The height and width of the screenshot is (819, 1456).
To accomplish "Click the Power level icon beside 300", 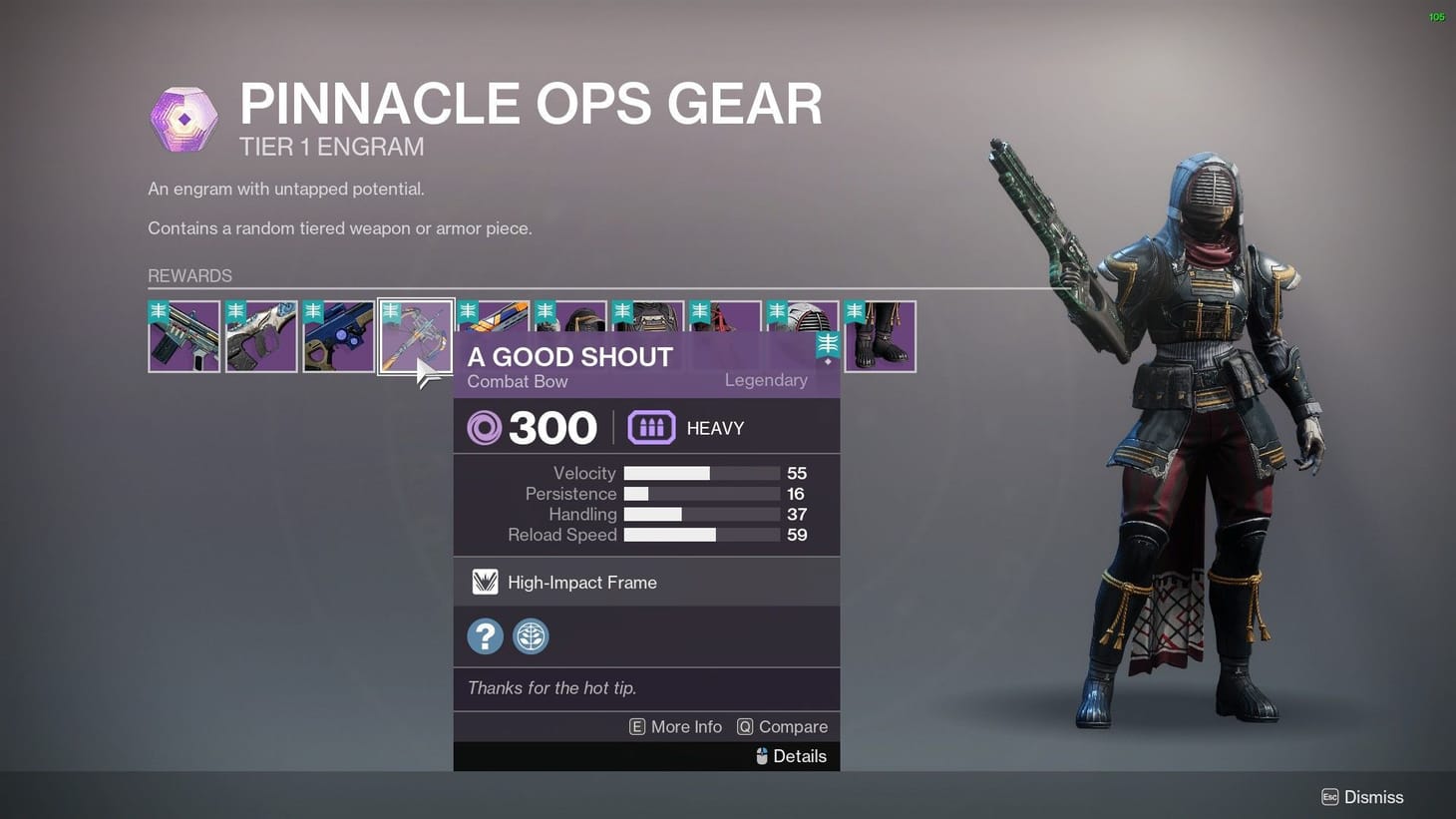I will click(x=485, y=427).
